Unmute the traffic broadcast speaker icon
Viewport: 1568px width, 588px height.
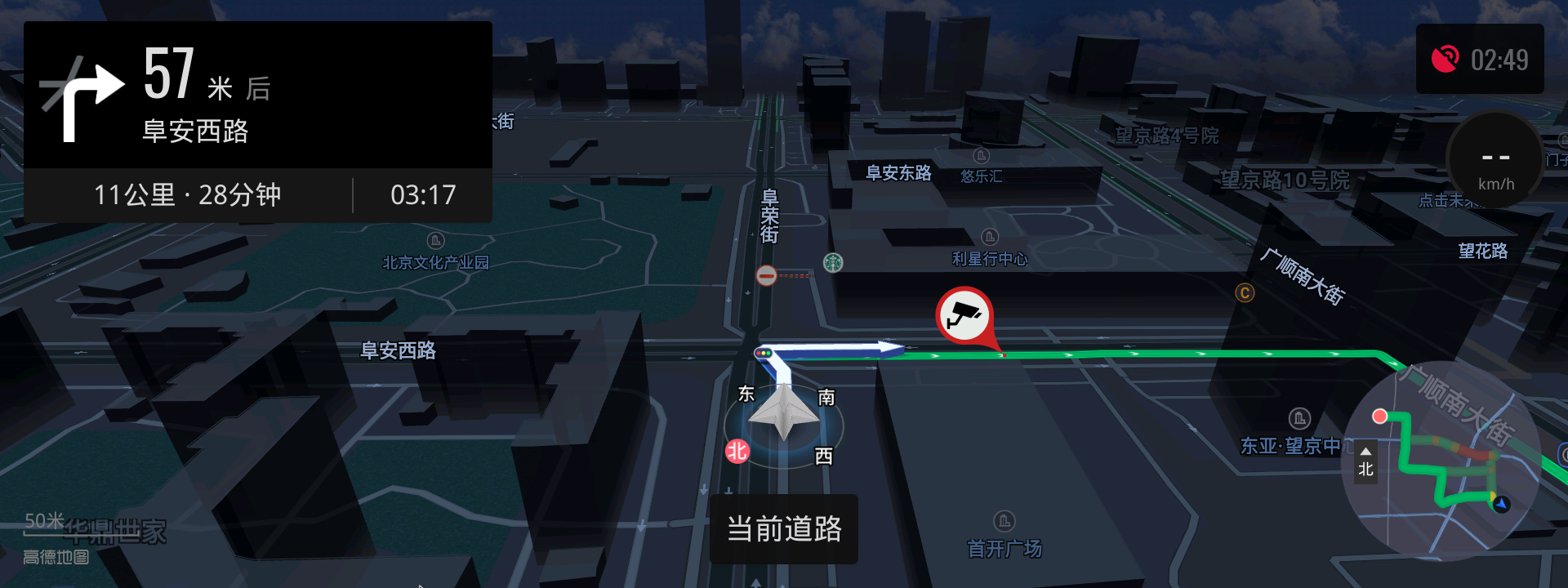click(x=1447, y=58)
